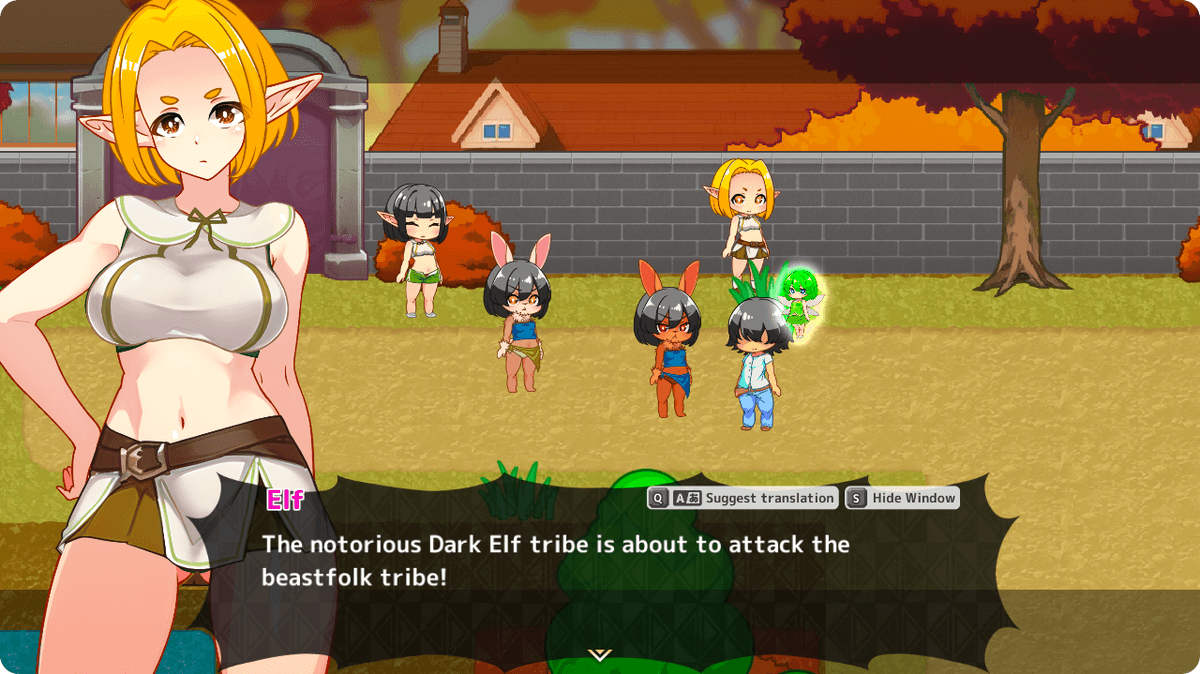
Task: Click the Suggest translation button
Action: click(x=743, y=498)
